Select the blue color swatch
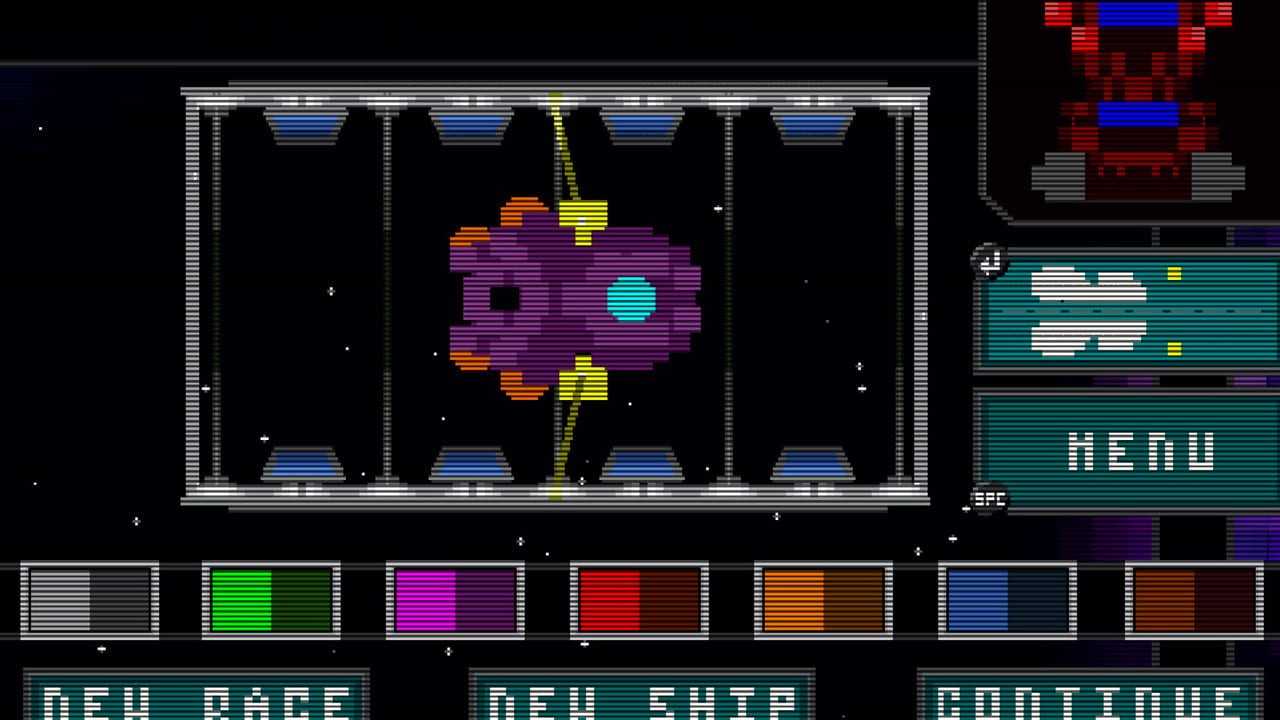This screenshot has height=720, width=1280. [x=1007, y=600]
